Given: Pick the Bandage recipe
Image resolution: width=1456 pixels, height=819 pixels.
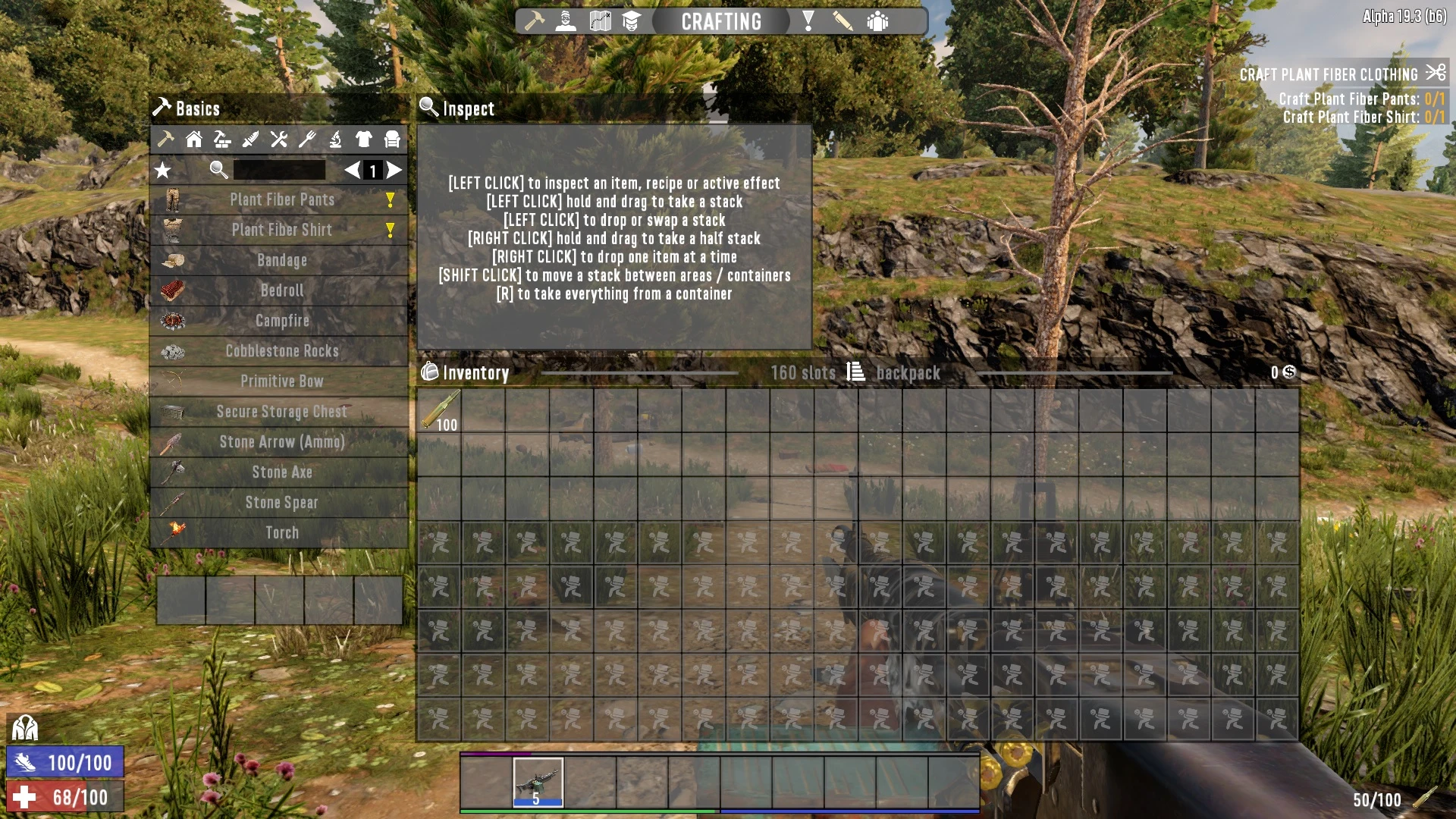Looking at the screenshot, I should click(x=281, y=260).
